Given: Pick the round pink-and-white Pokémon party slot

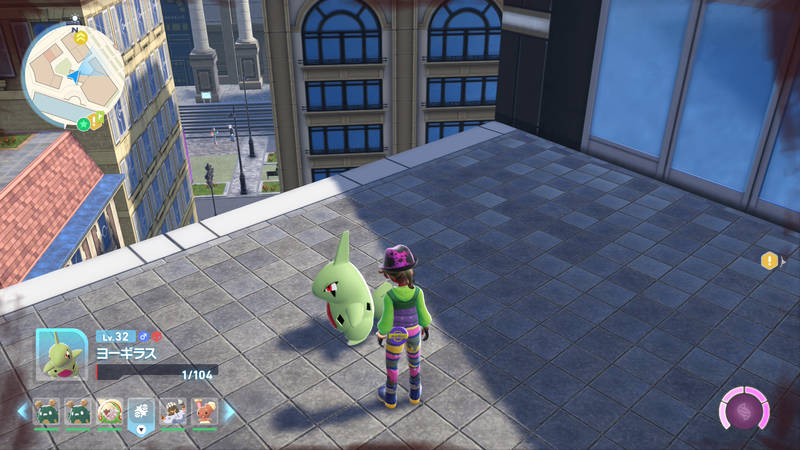Looking at the screenshot, I should tap(110, 411).
